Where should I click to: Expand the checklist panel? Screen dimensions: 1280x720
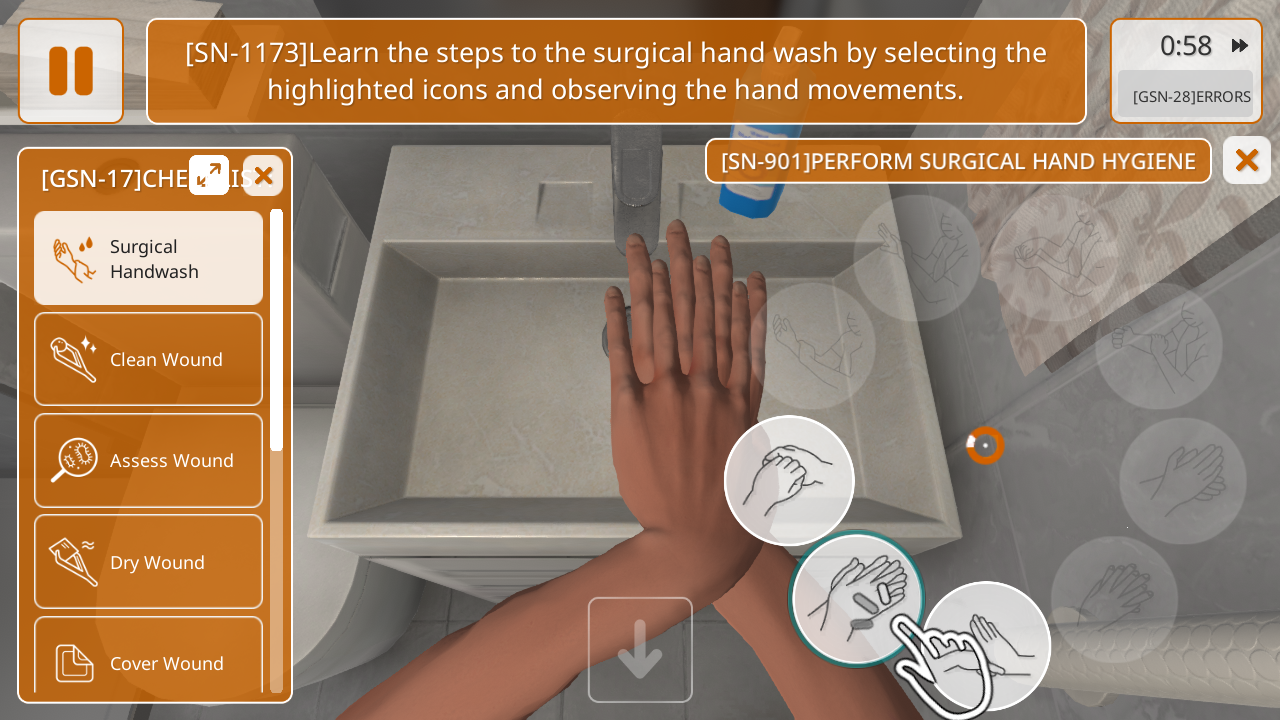(209, 175)
